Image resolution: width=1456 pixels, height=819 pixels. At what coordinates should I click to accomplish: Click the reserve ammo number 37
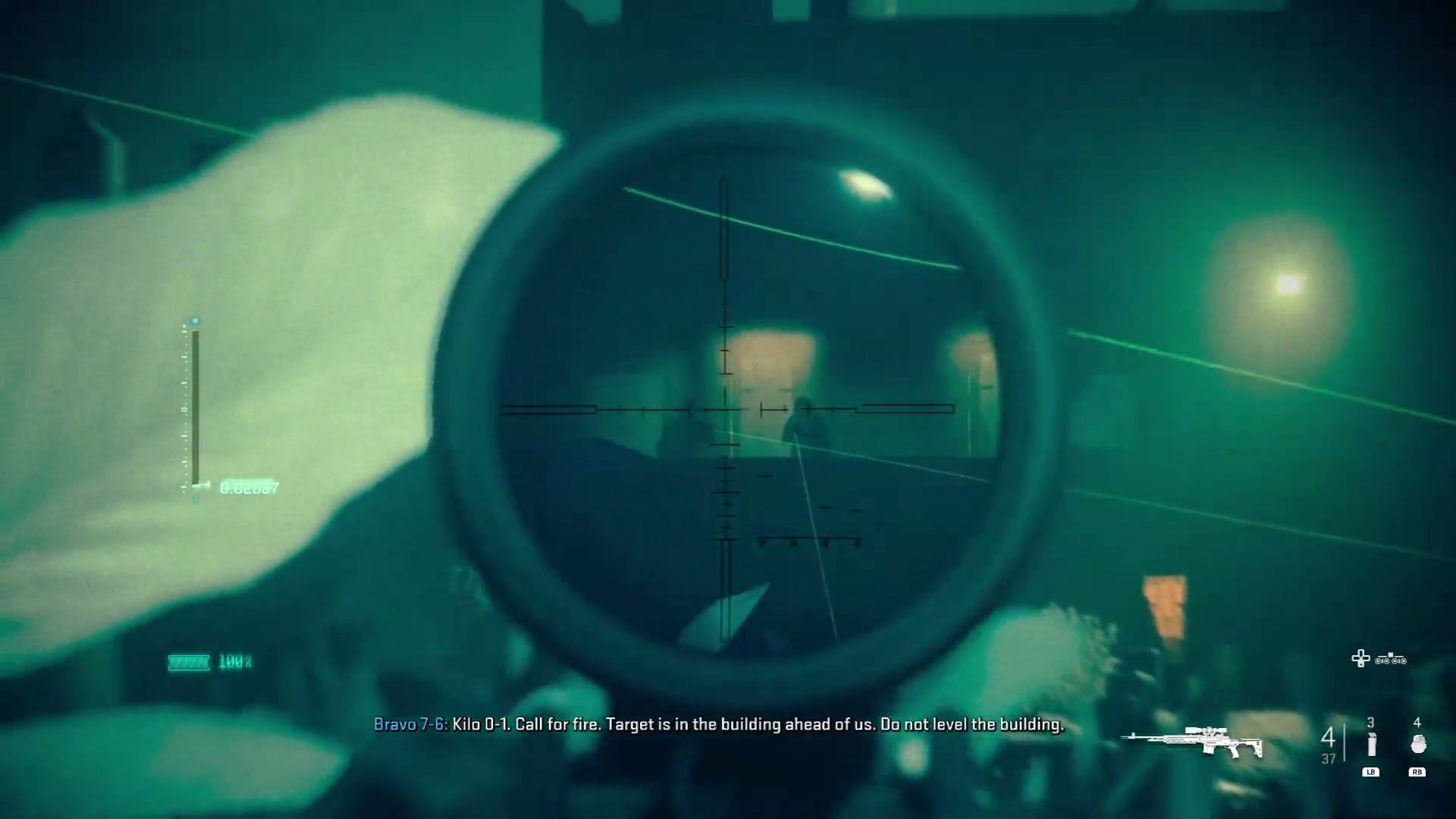tap(1329, 759)
